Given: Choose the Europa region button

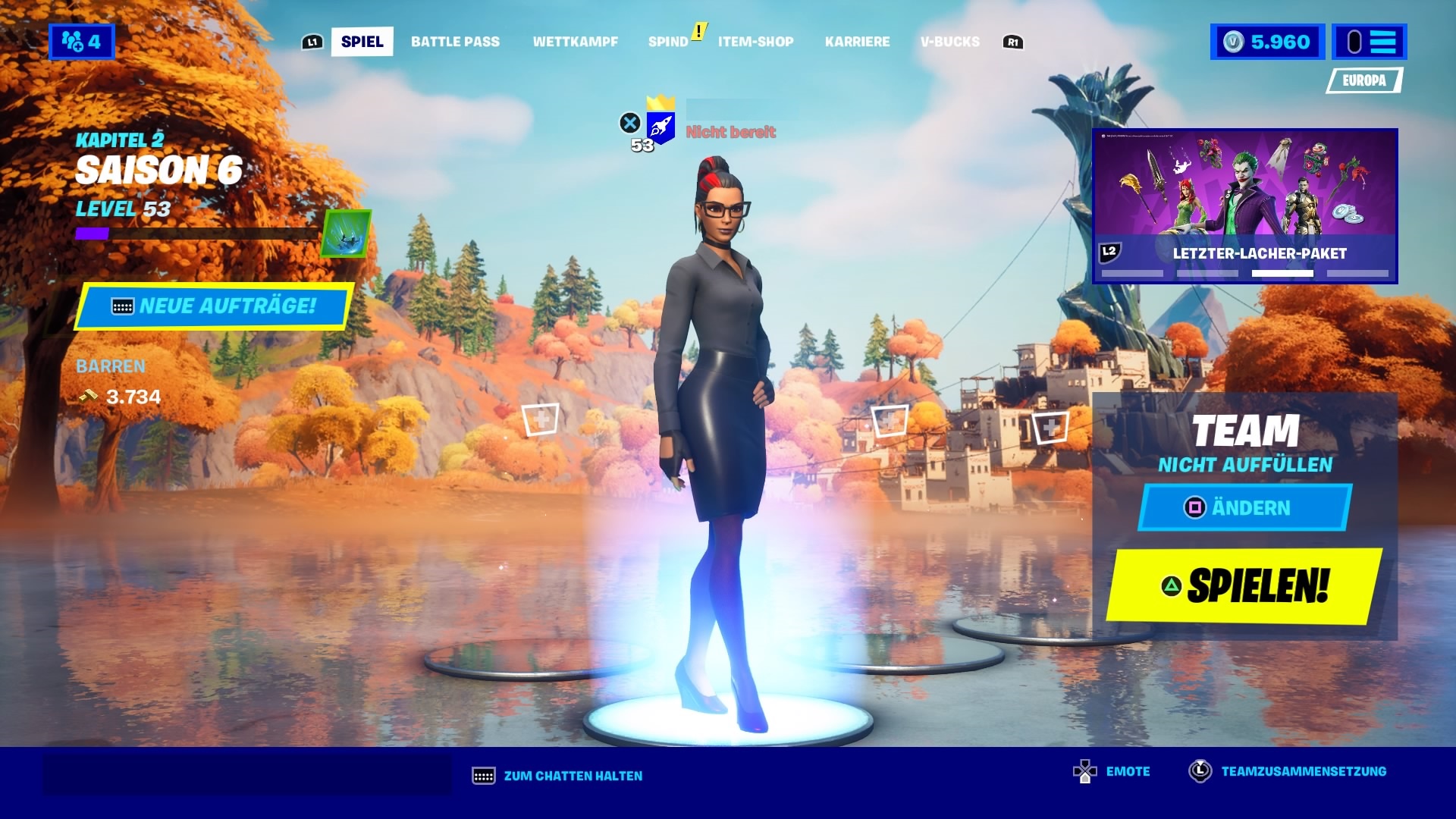Looking at the screenshot, I should [1363, 80].
